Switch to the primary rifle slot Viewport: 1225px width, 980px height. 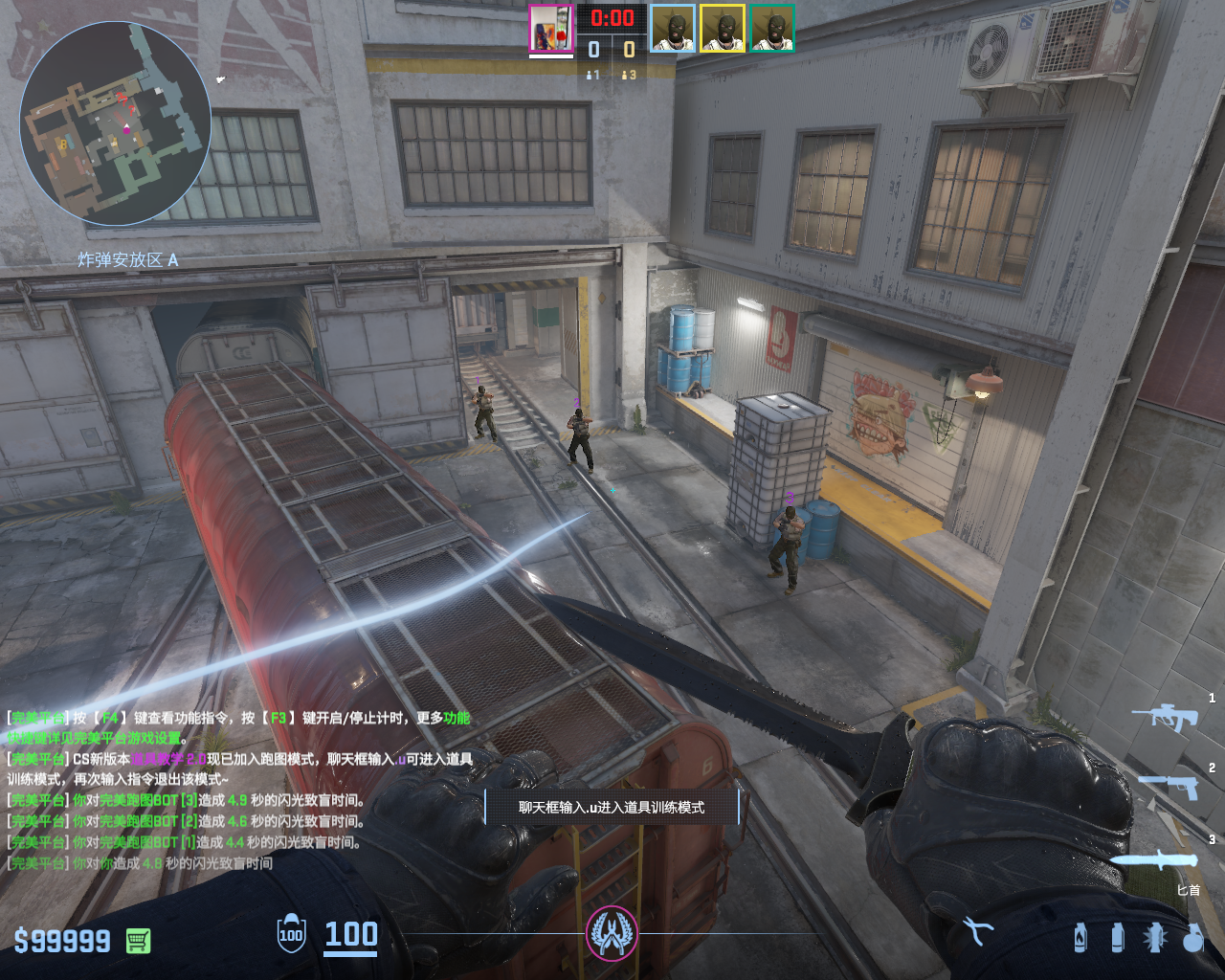click(x=1165, y=717)
